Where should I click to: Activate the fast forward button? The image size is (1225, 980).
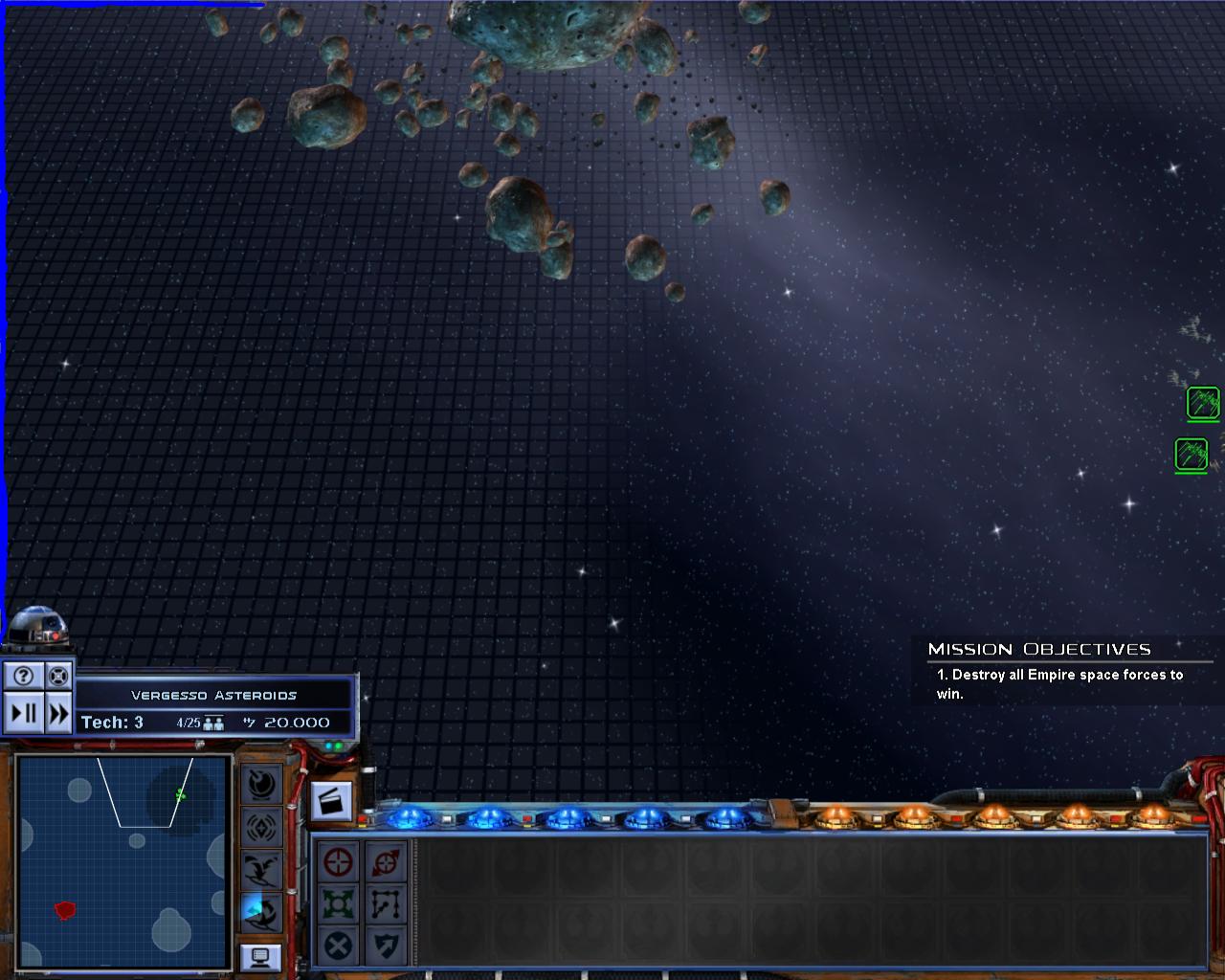[x=58, y=713]
